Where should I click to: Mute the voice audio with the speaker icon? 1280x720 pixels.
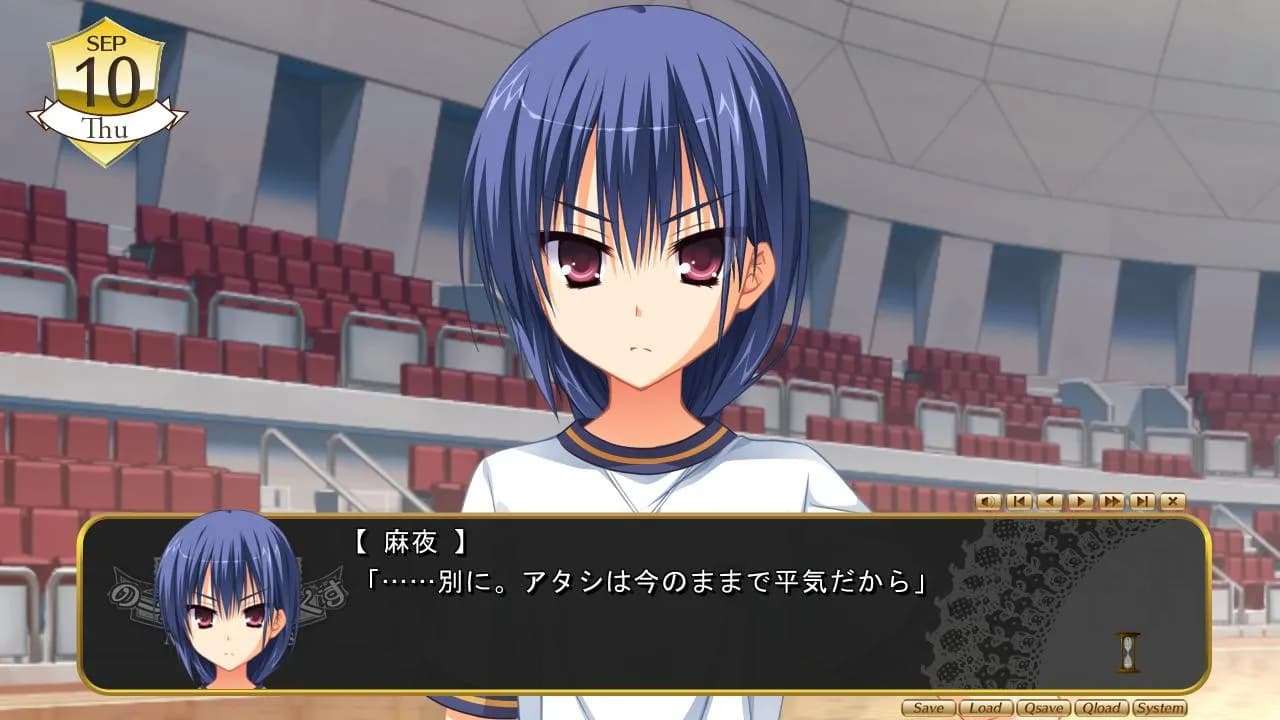[x=988, y=502]
